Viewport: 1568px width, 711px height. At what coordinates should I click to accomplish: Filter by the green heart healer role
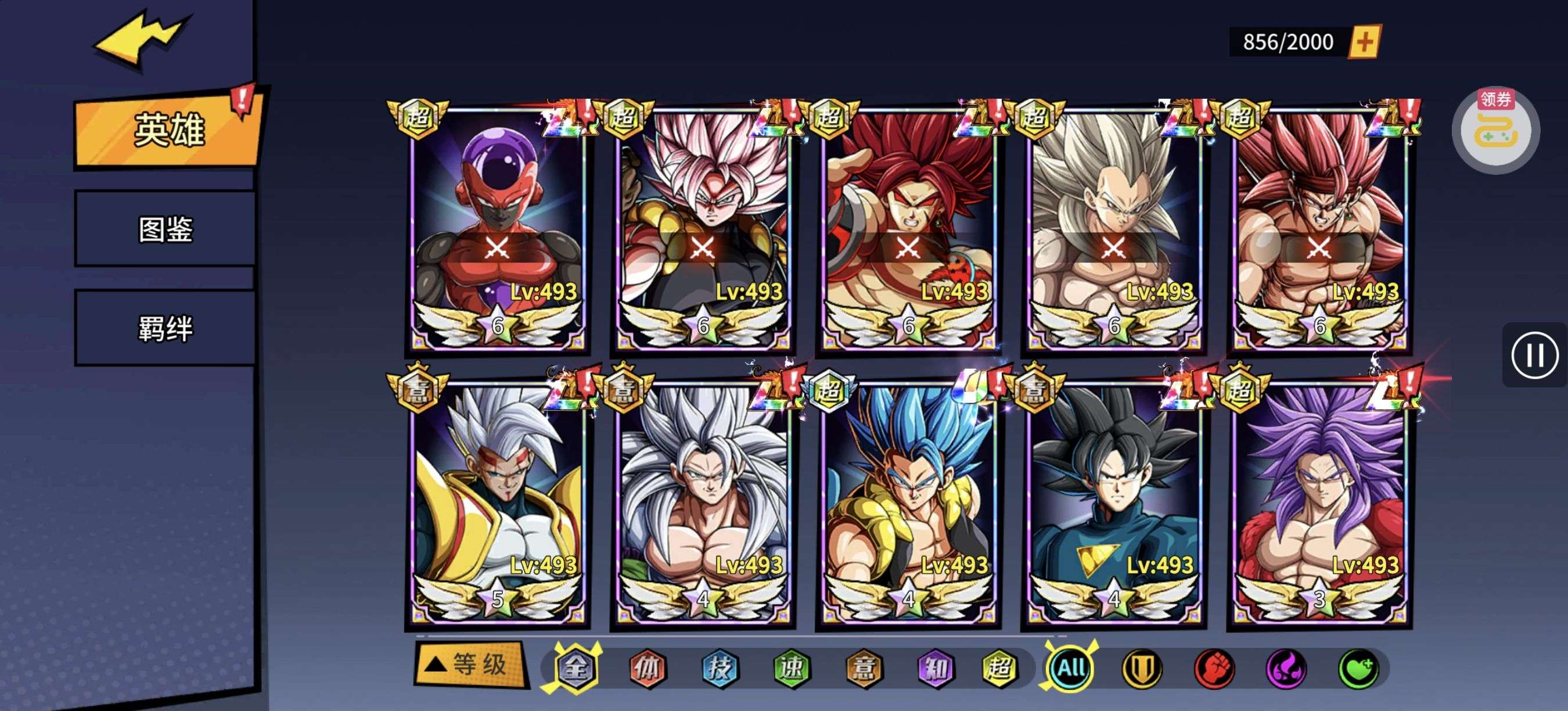point(1358,669)
